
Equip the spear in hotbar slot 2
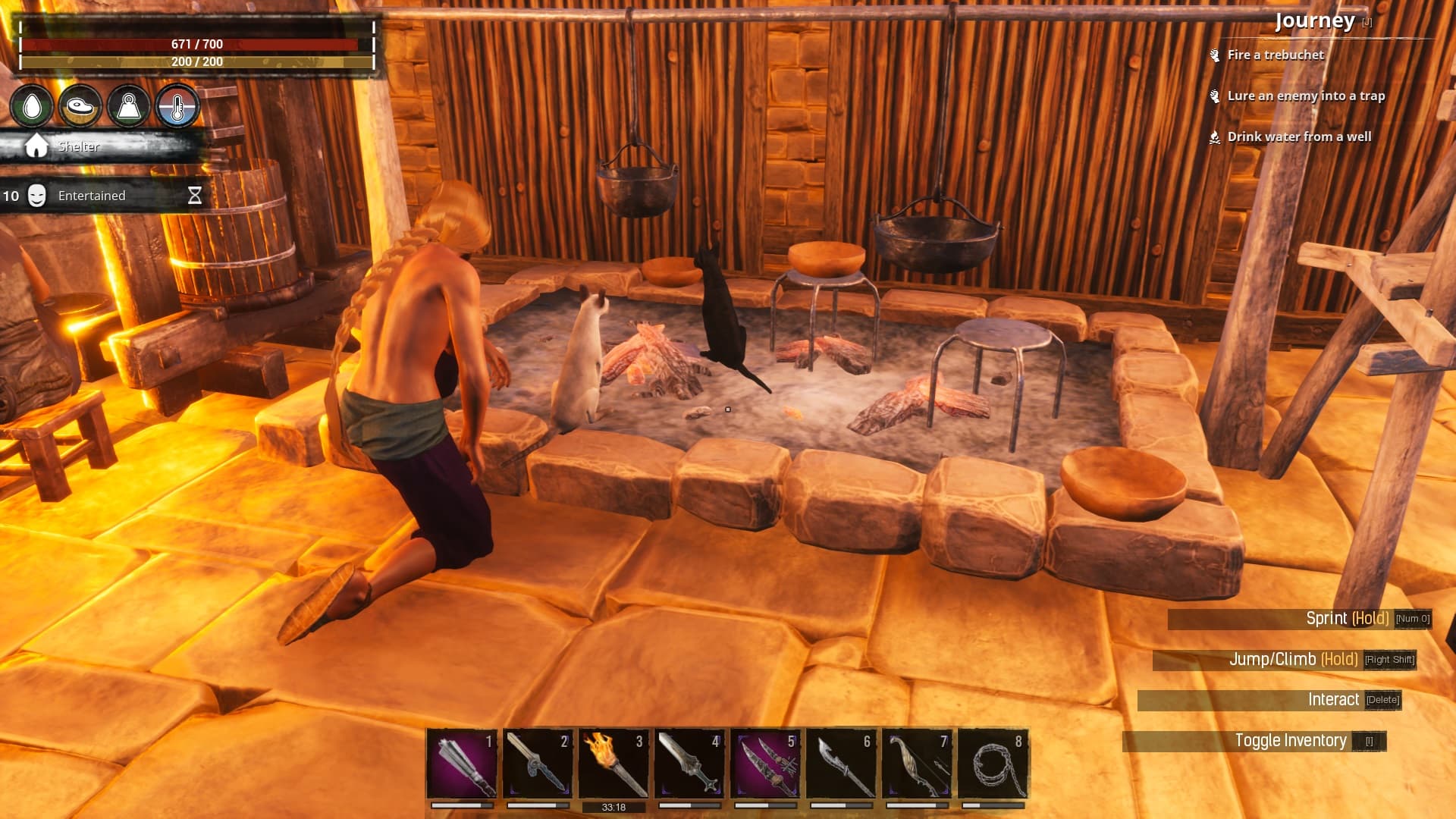tap(538, 764)
